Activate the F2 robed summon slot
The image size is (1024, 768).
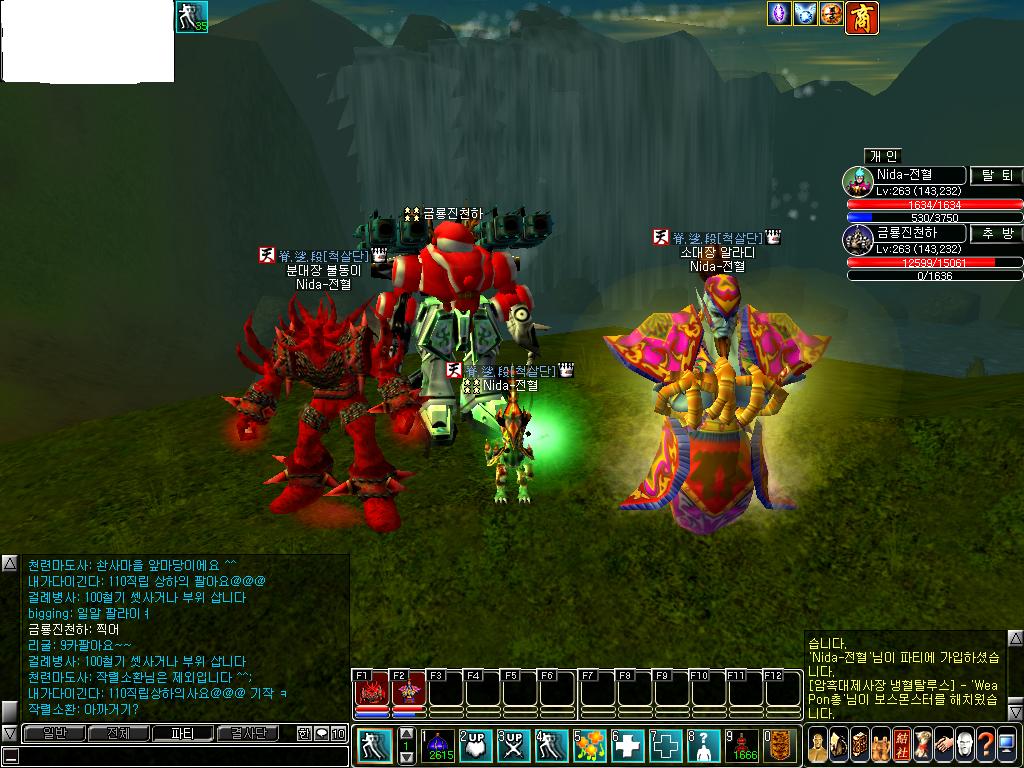pyautogui.click(x=408, y=691)
